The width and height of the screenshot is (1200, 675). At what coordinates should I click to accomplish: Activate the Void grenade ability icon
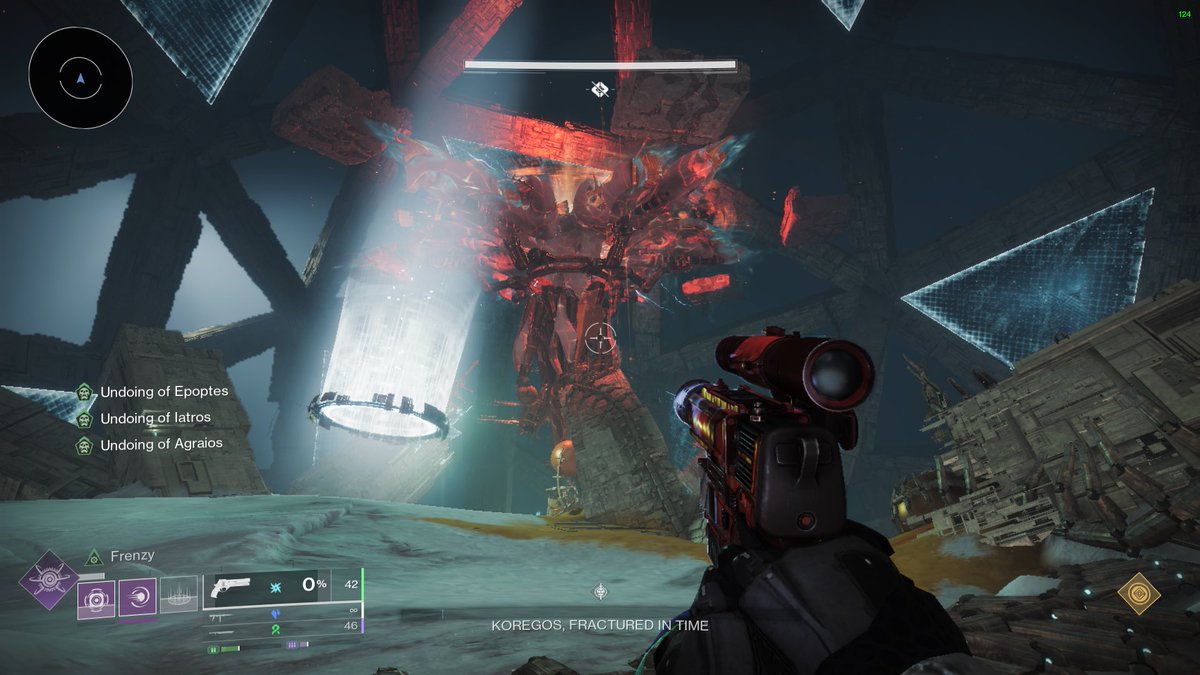coord(97,599)
